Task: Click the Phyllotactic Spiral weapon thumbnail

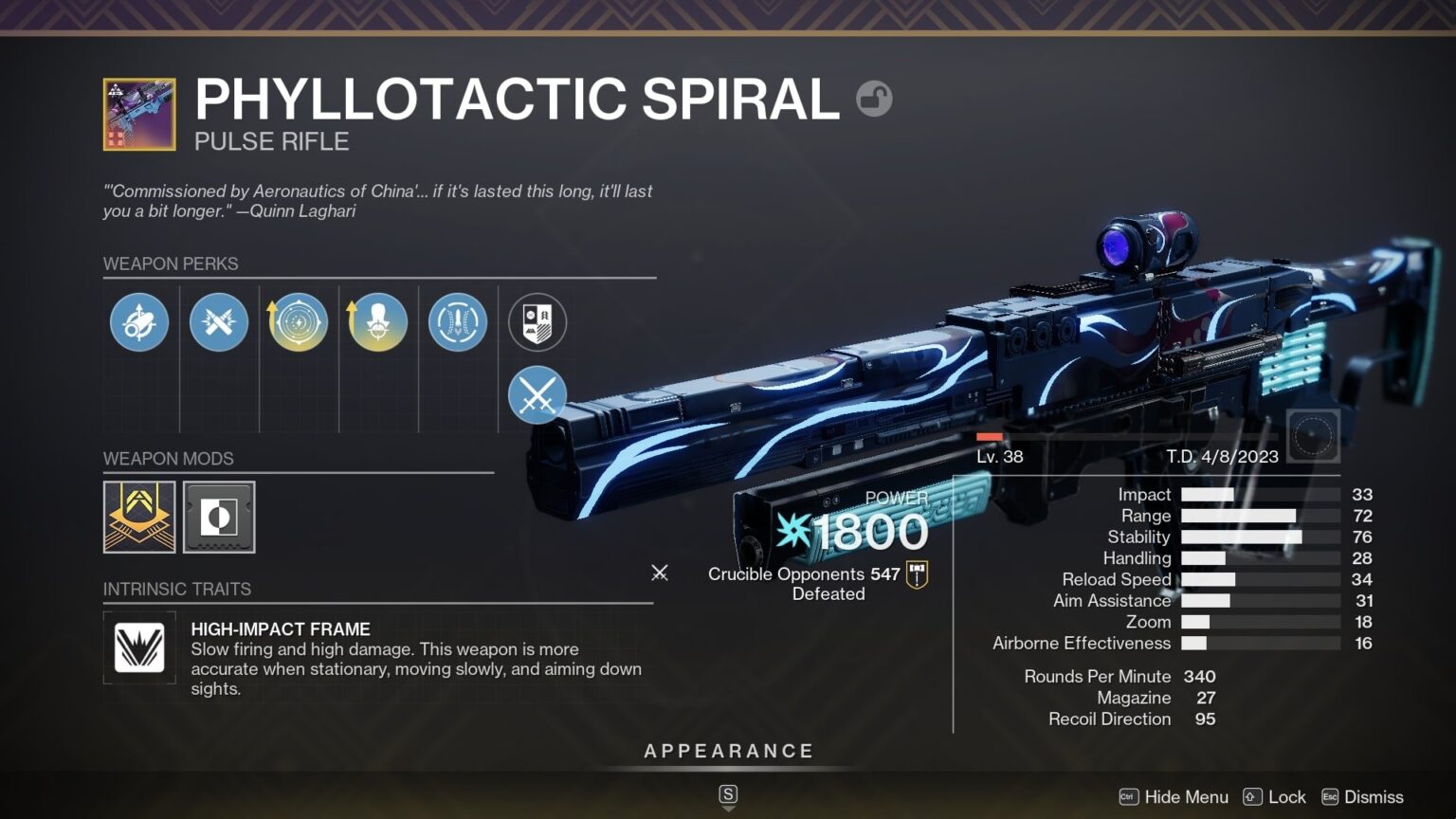Action: point(139,114)
